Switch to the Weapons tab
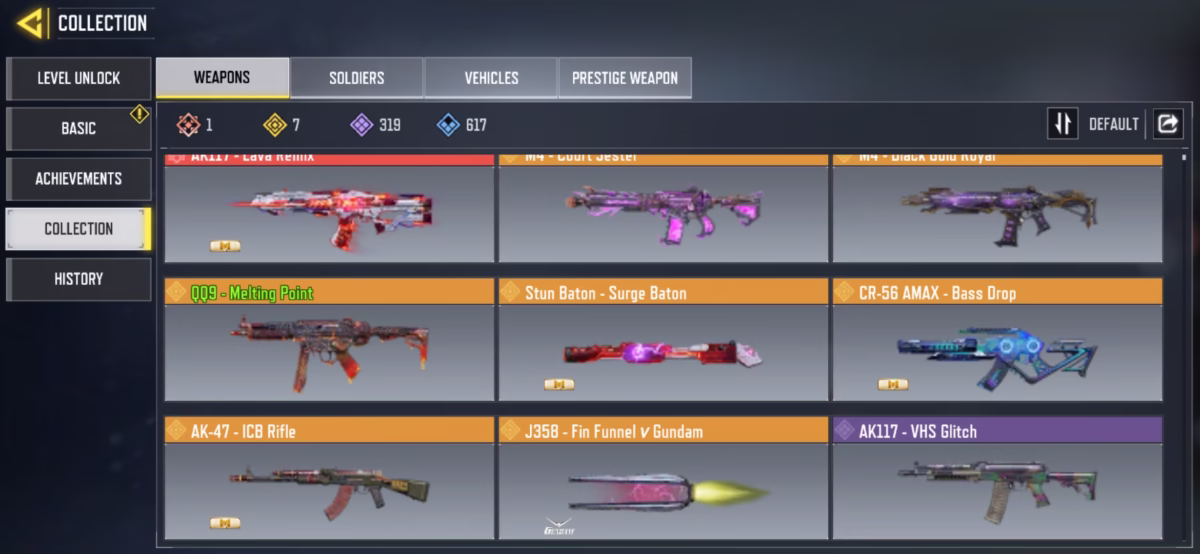Image resolution: width=1200 pixels, height=554 pixels. (x=222, y=78)
